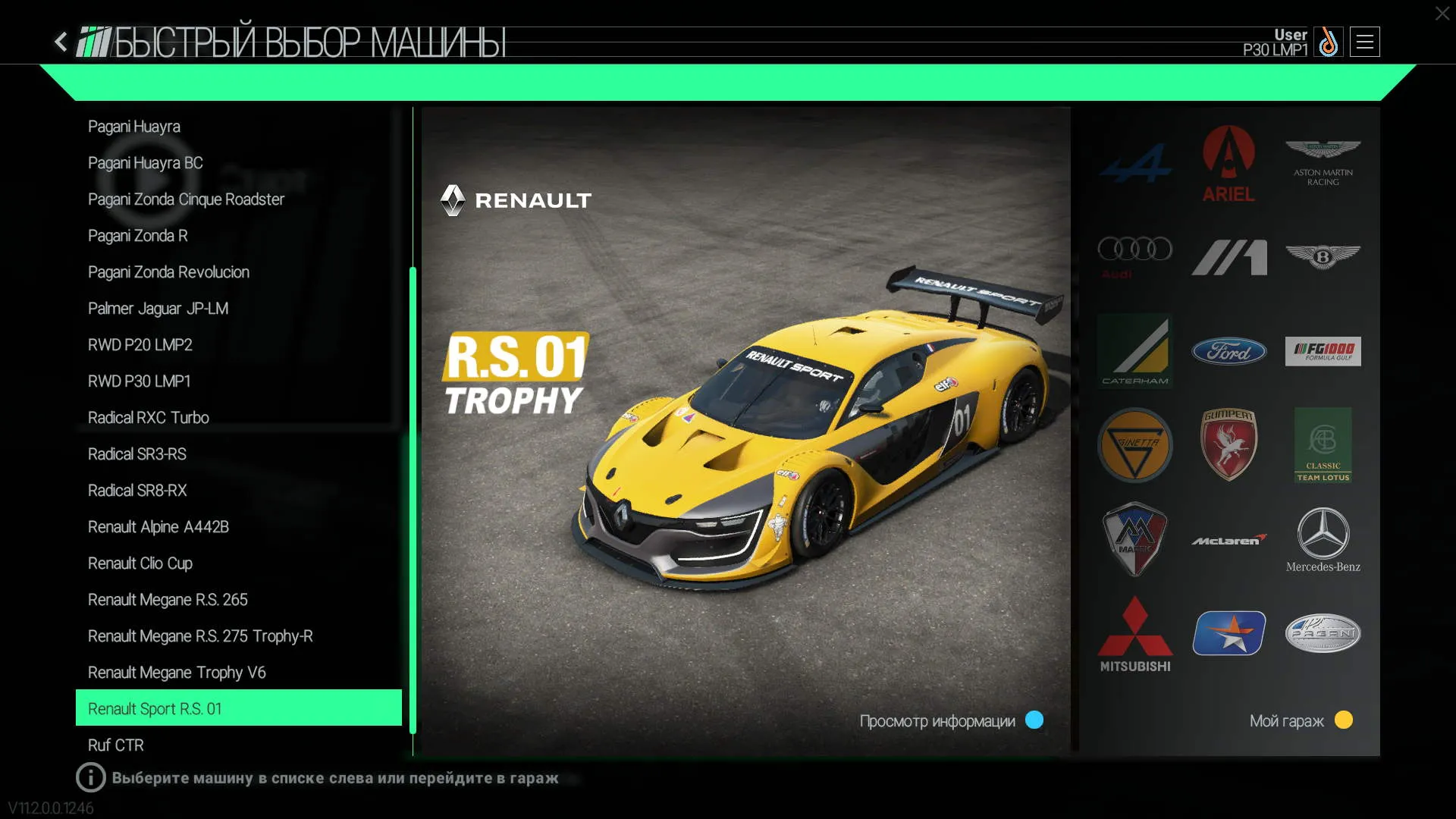
Task: Choose the Pagani Zonda R entry
Action: pyautogui.click(x=138, y=236)
